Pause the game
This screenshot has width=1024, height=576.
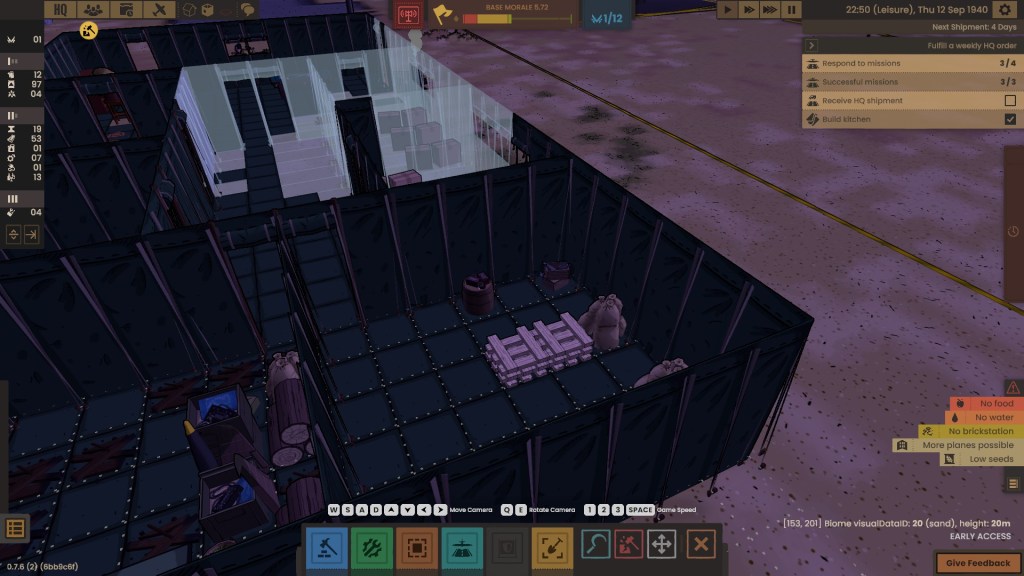tap(792, 10)
